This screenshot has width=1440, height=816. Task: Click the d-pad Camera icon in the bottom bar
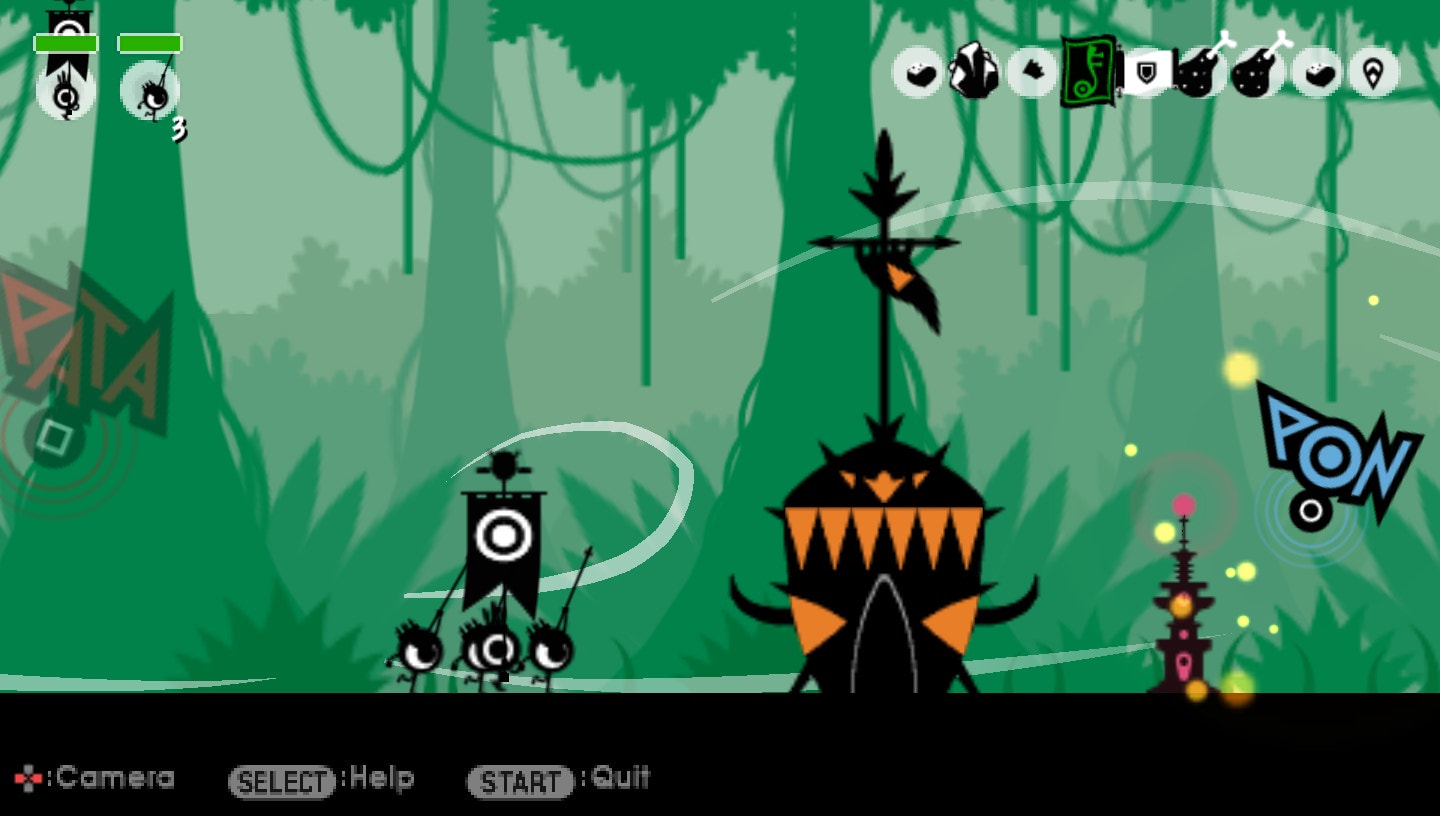[27, 777]
